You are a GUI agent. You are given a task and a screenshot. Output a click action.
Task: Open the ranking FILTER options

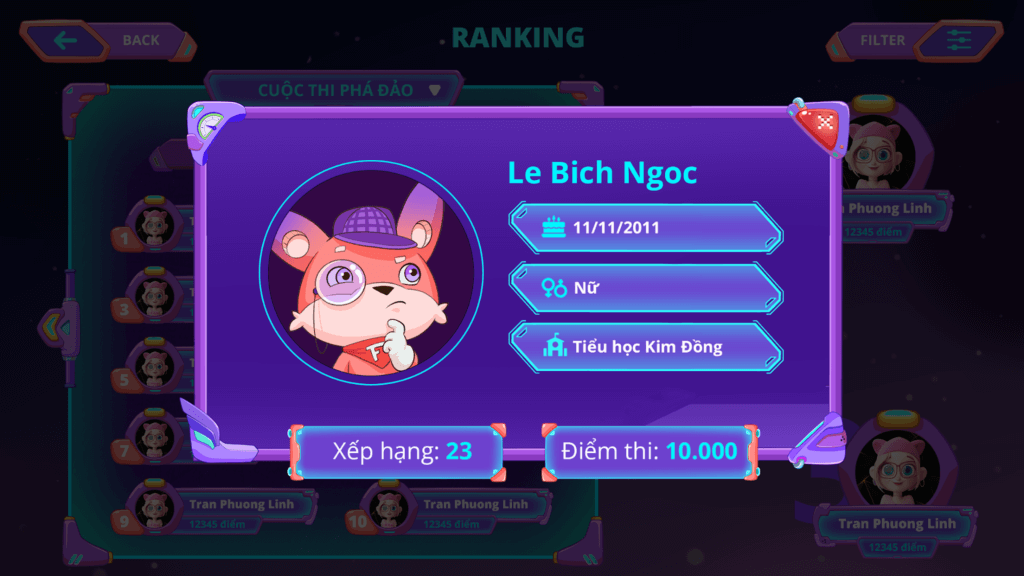pos(916,40)
